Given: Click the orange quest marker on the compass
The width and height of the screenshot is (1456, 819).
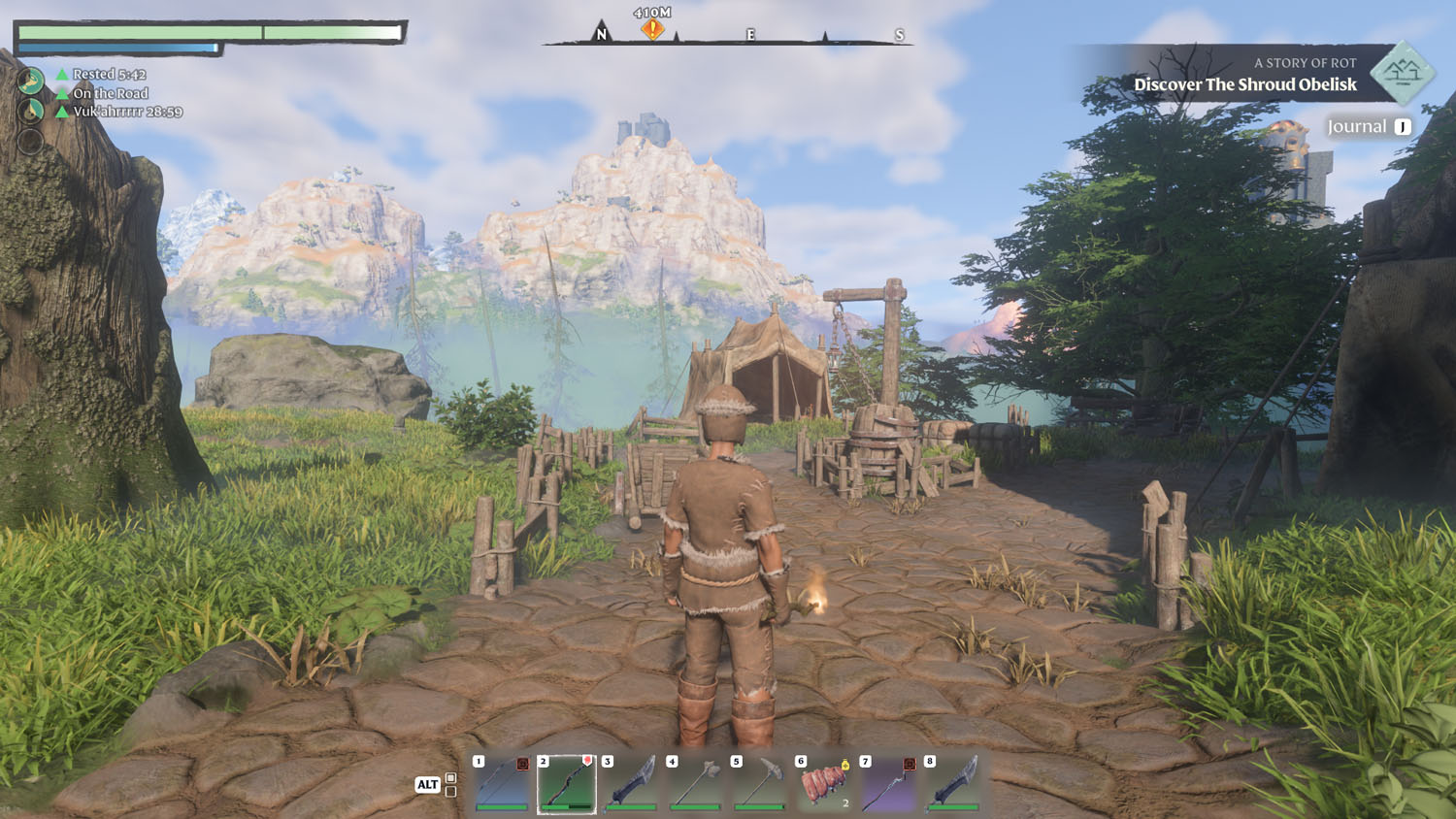Looking at the screenshot, I should pos(652,29).
